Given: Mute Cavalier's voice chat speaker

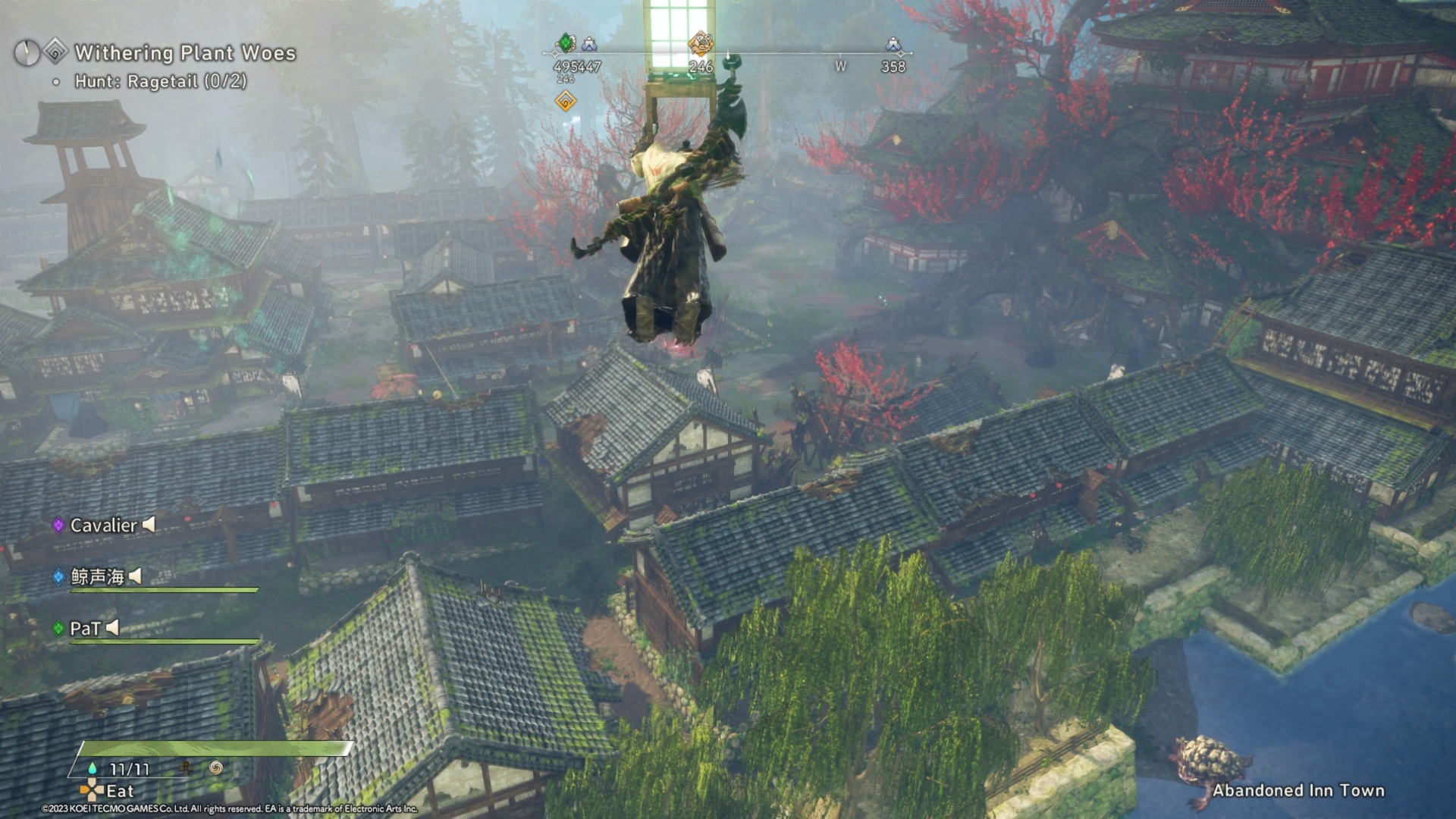Looking at the screenshot, I should [x=149, y=525].
